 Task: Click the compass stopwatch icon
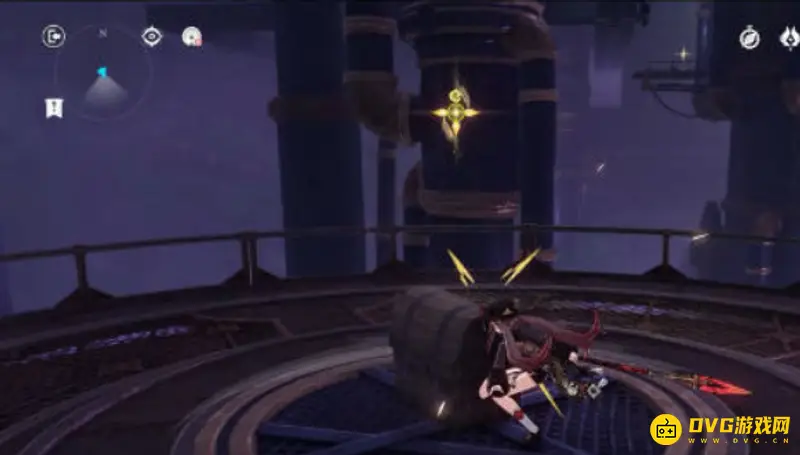[749, 38]
